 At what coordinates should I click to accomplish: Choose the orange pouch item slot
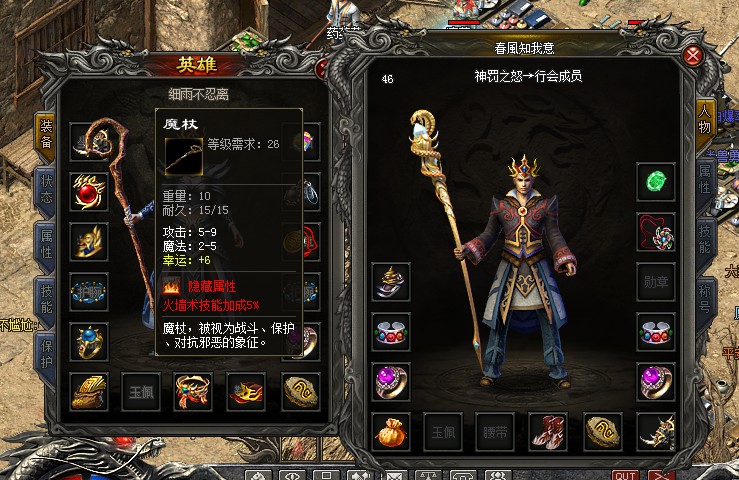point(389,431)
